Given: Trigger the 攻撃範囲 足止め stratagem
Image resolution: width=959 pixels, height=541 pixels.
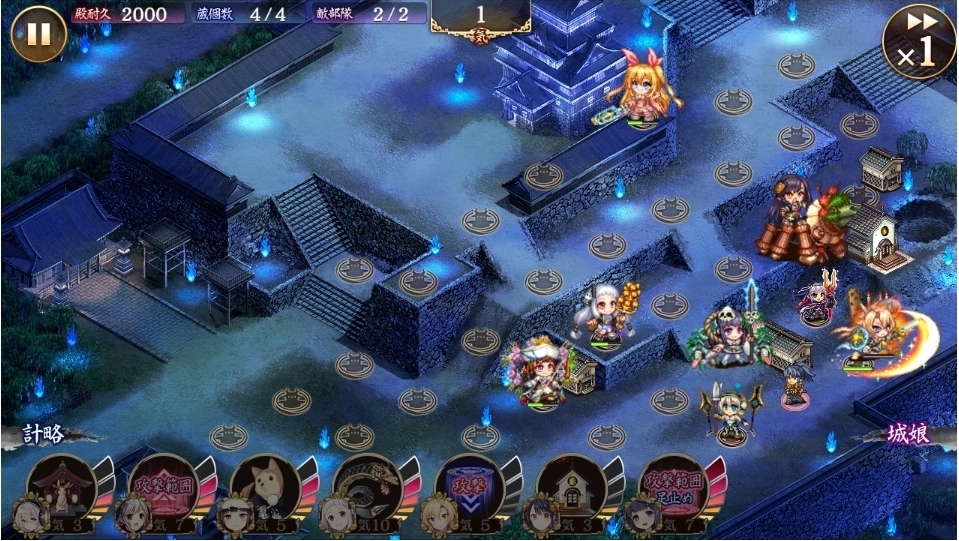Looking at the screenshot, I should (x=673, y=489).
